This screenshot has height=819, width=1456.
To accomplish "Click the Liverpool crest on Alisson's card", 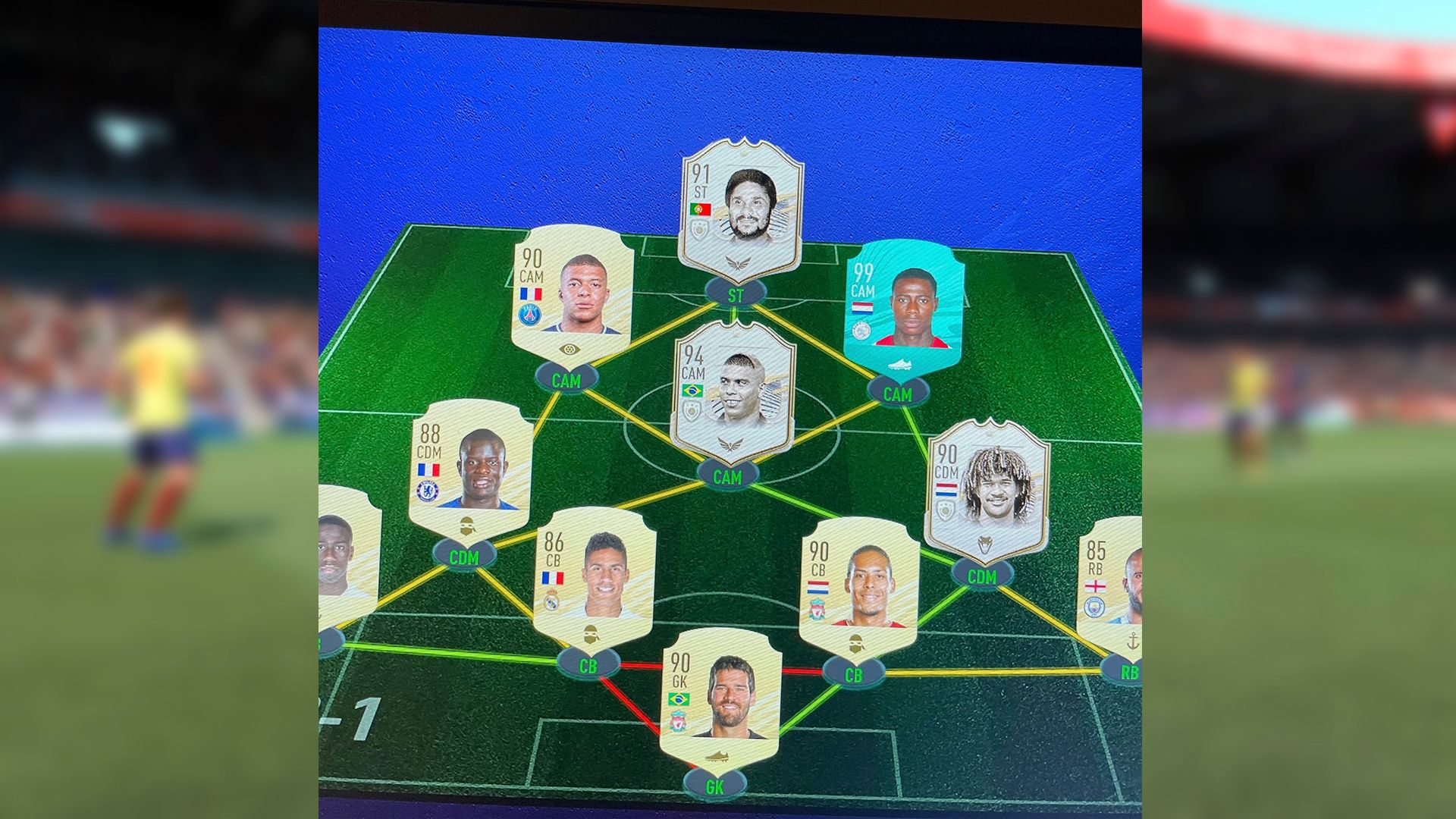I will (678, 721).
